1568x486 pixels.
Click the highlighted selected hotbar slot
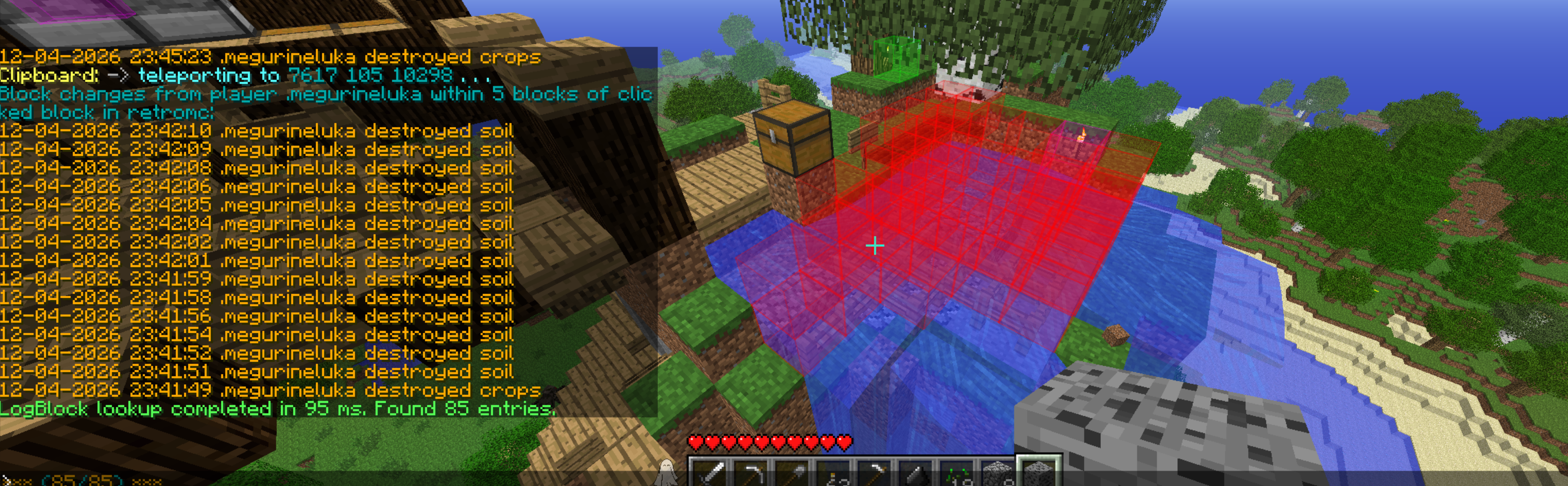pos(1039,473)
